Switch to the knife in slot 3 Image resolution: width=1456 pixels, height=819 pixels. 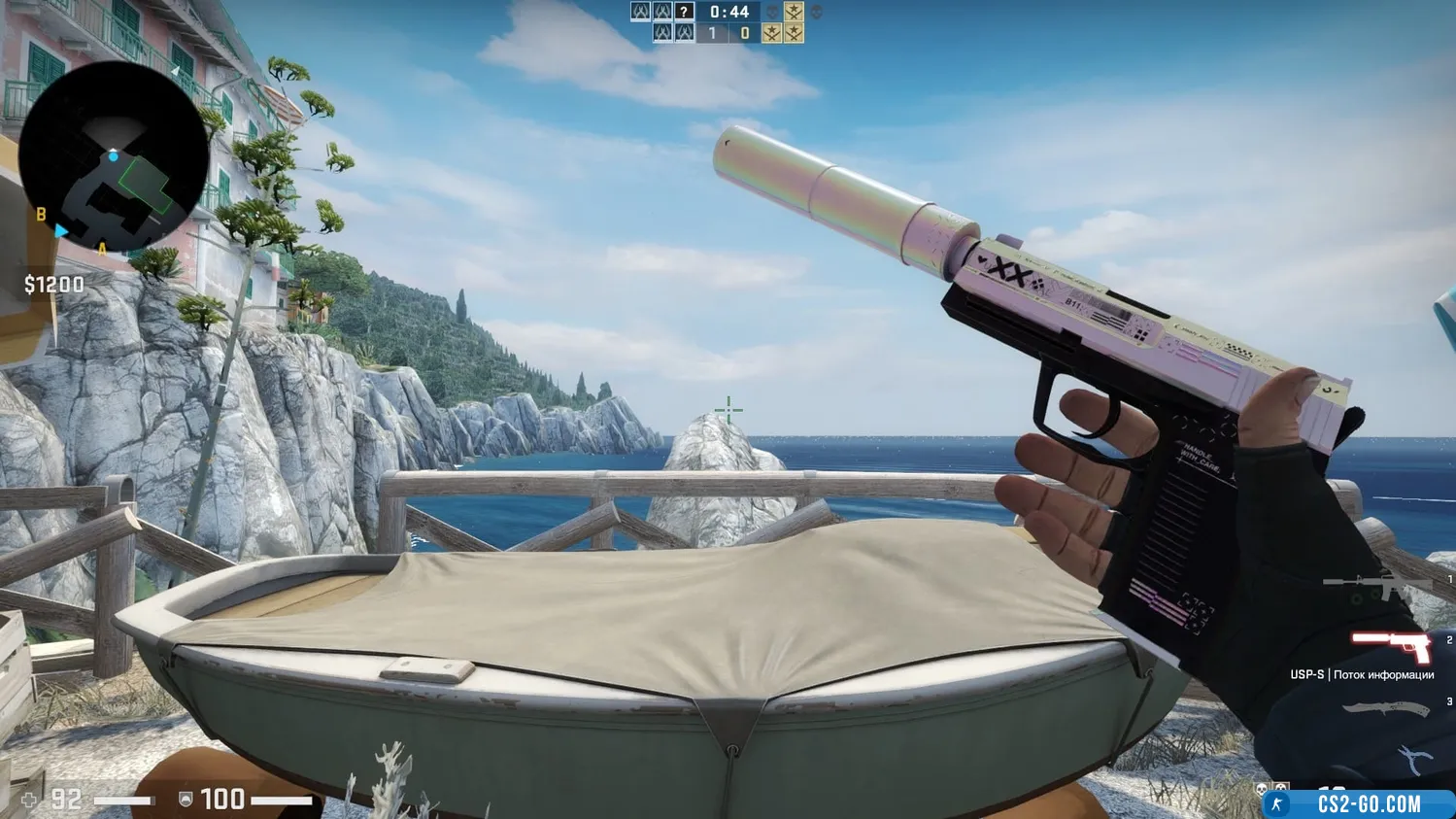tap(1386, 709)
